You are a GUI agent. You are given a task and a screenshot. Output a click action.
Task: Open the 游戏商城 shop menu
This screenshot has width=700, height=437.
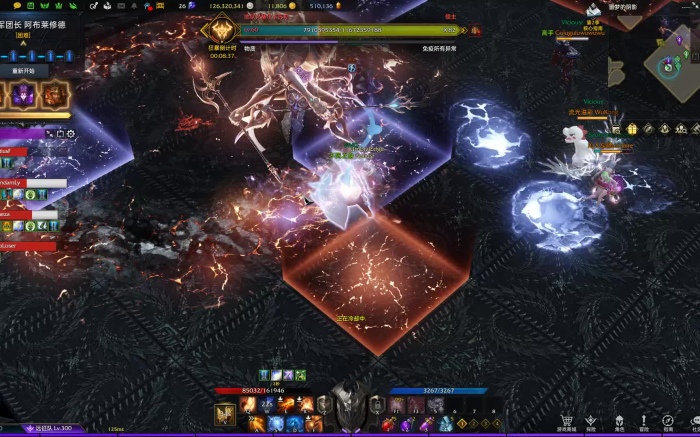[x=567, y=423]
